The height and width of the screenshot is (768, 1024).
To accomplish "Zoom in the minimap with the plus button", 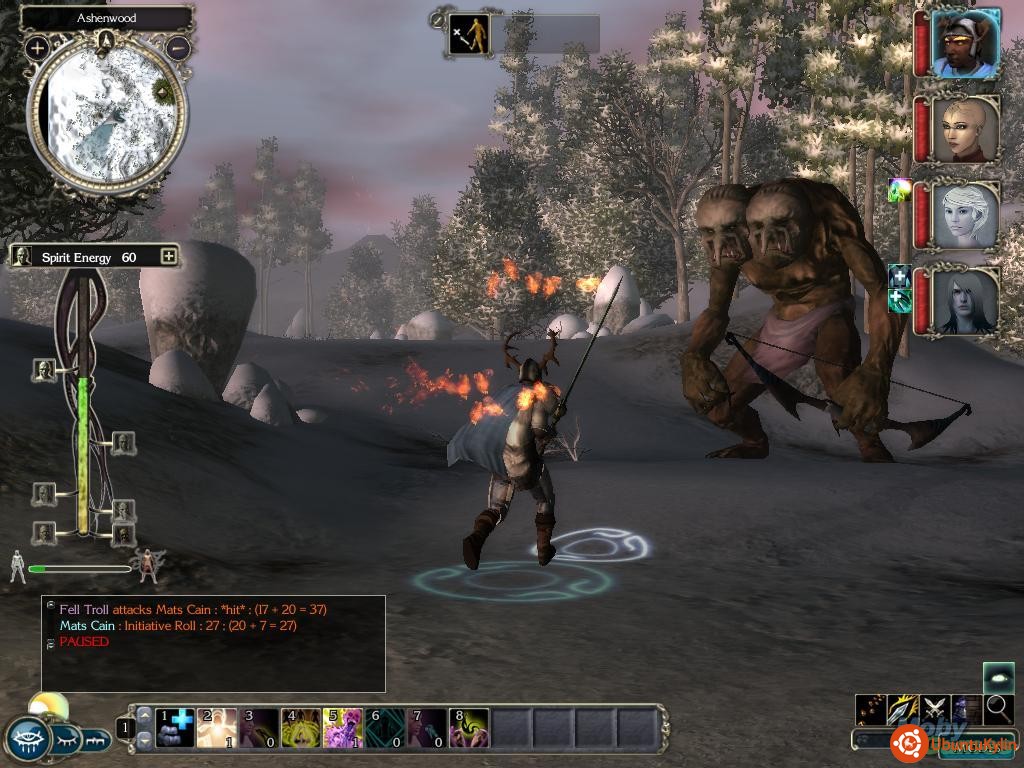I will coord(38,47).
